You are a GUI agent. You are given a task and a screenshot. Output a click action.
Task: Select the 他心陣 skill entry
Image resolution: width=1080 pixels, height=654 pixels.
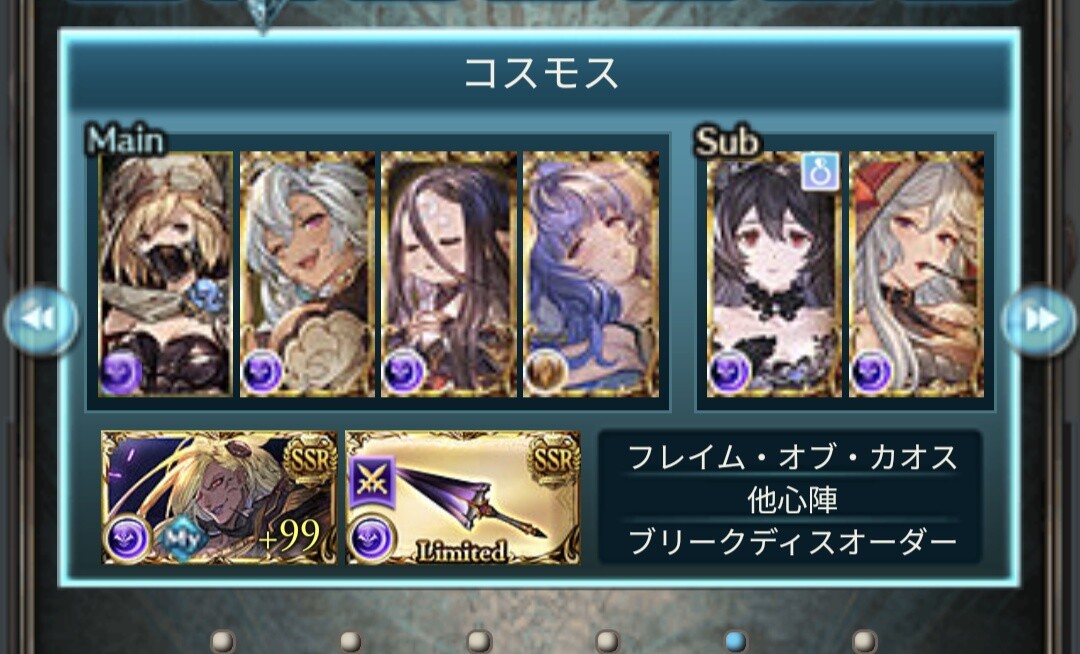click(x=791, y=498)
